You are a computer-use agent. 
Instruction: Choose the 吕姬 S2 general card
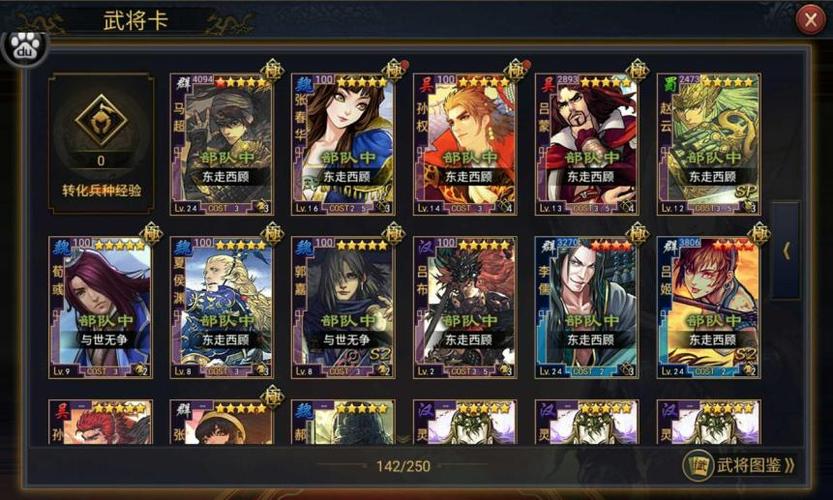(709, 308)
